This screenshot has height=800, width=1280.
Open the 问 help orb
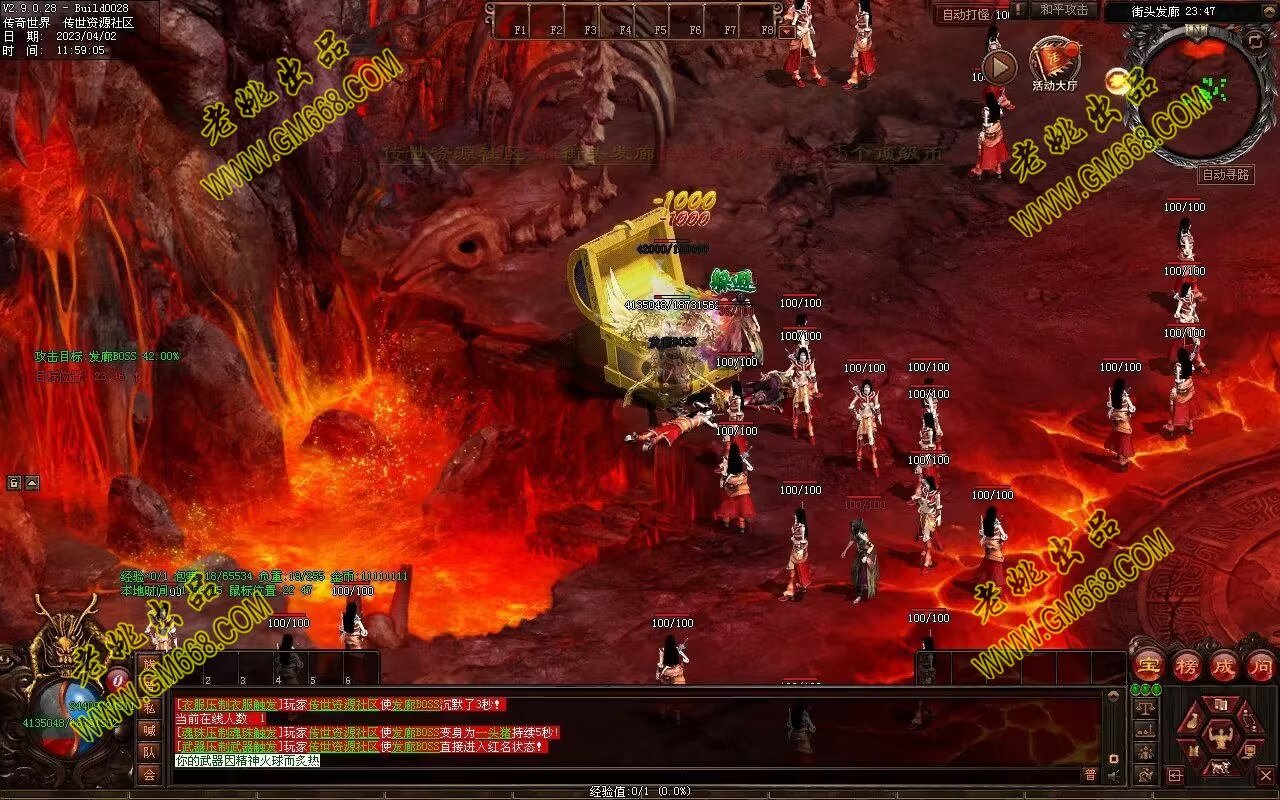[1261, 665]
